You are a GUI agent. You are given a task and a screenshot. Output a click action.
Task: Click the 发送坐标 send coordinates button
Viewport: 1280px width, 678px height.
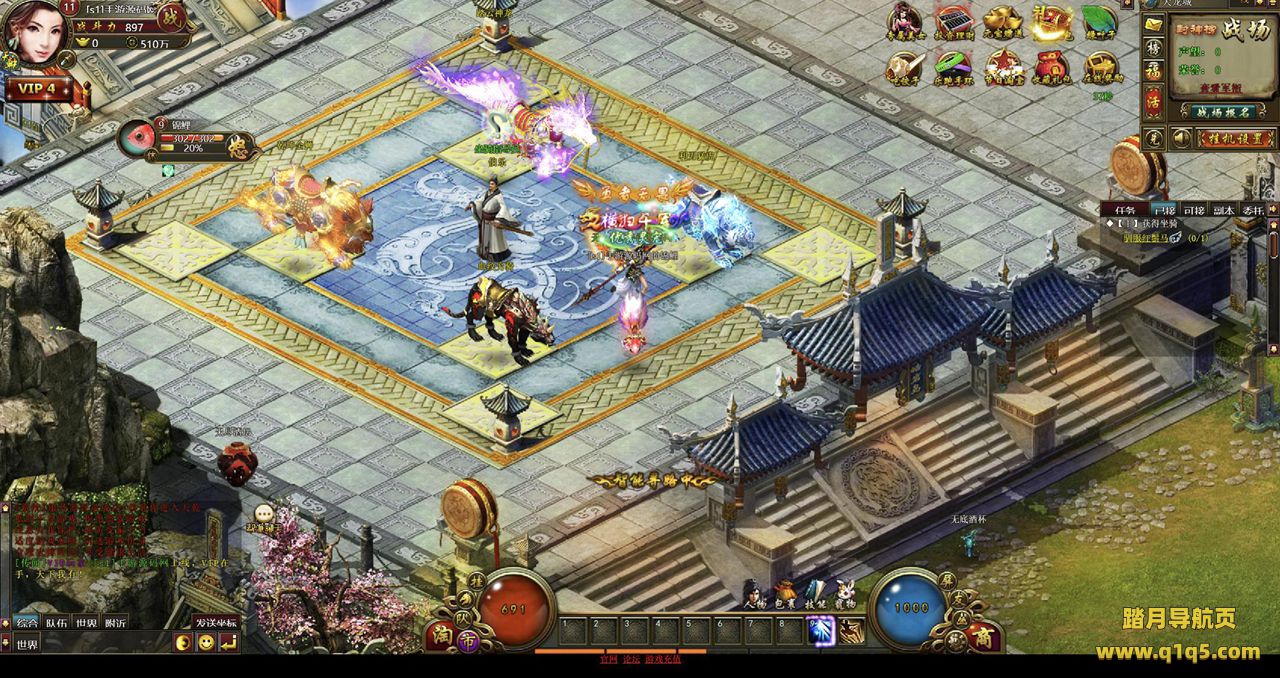click(x=215, y=623)
